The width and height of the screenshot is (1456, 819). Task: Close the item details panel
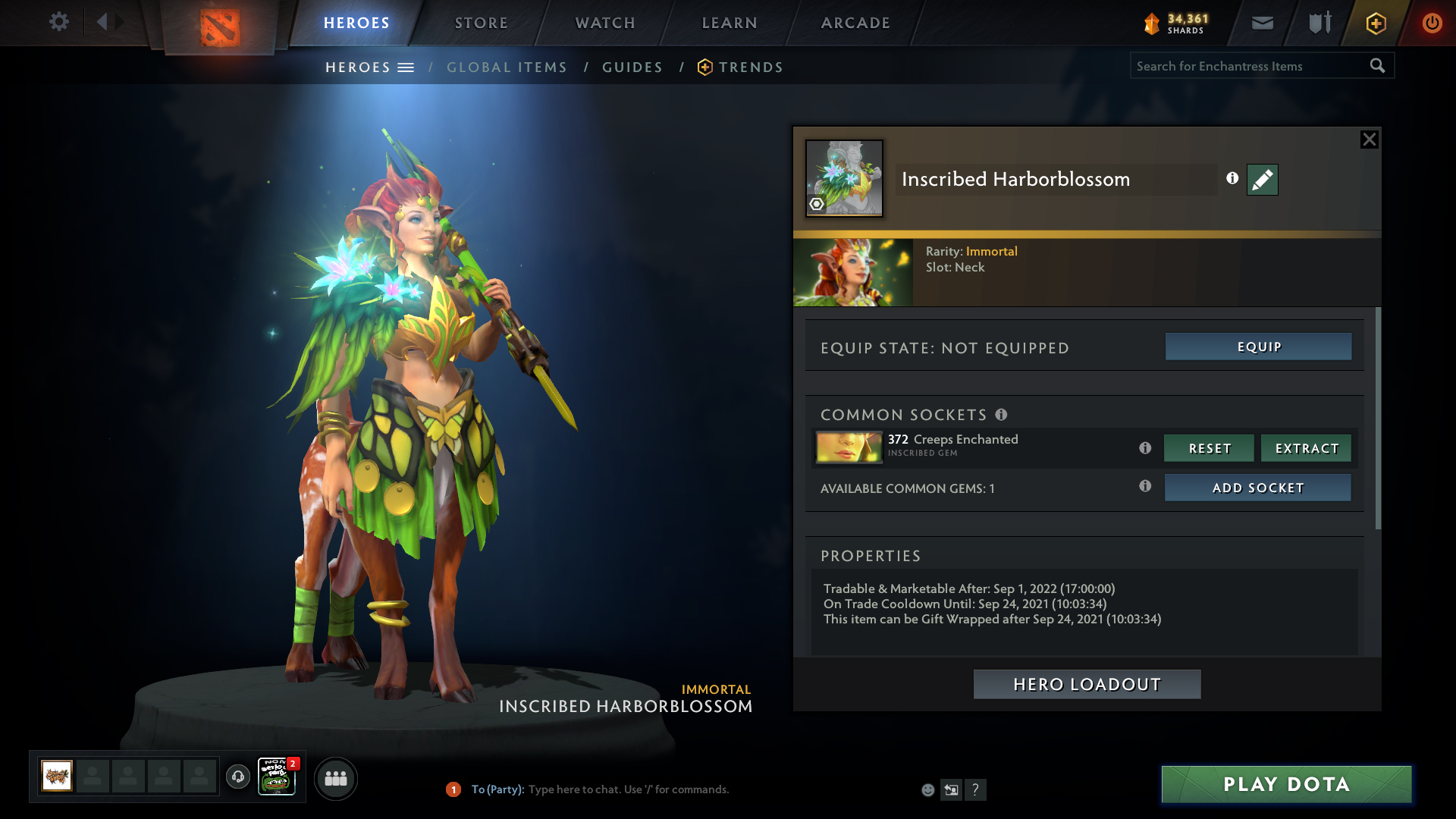click(x=1369, y=140)
